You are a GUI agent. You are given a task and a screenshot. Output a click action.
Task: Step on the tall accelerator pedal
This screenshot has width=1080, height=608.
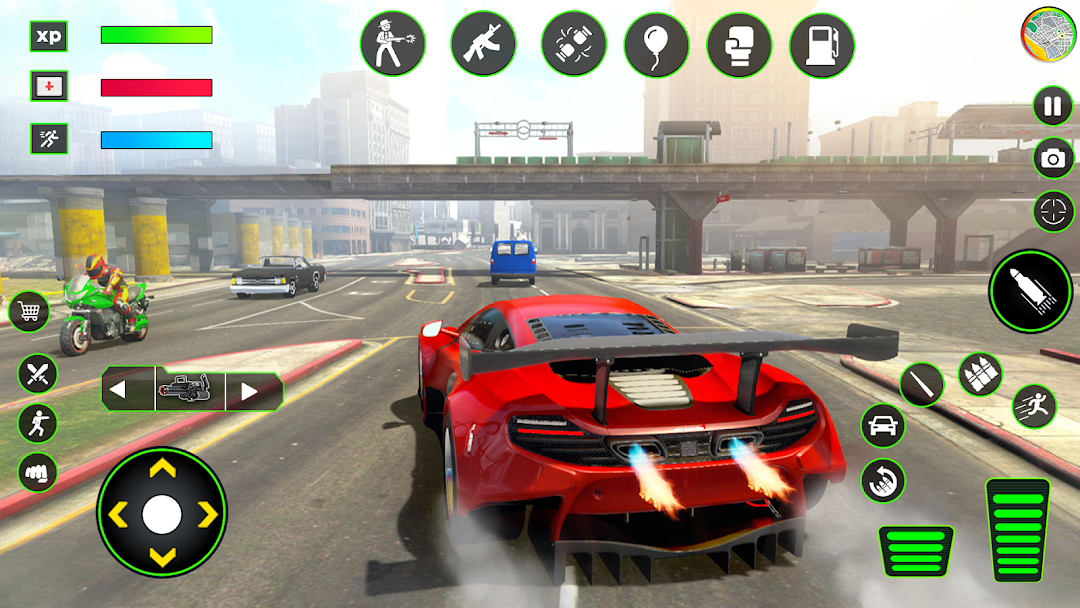coord(1017,530)
